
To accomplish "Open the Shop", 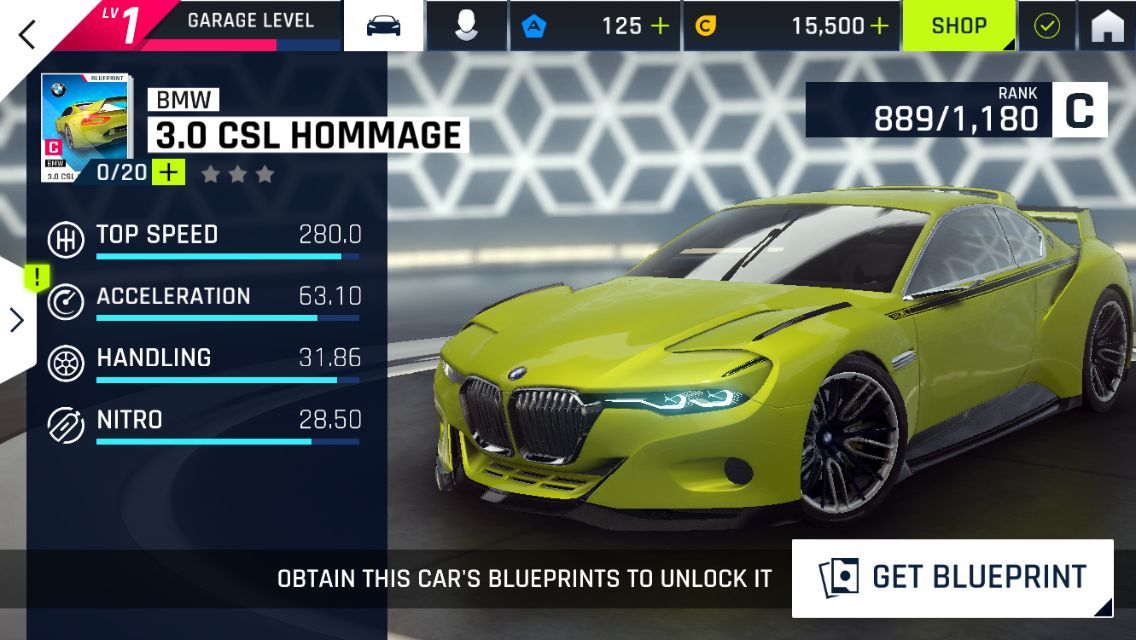I will (x=959, y=26).
